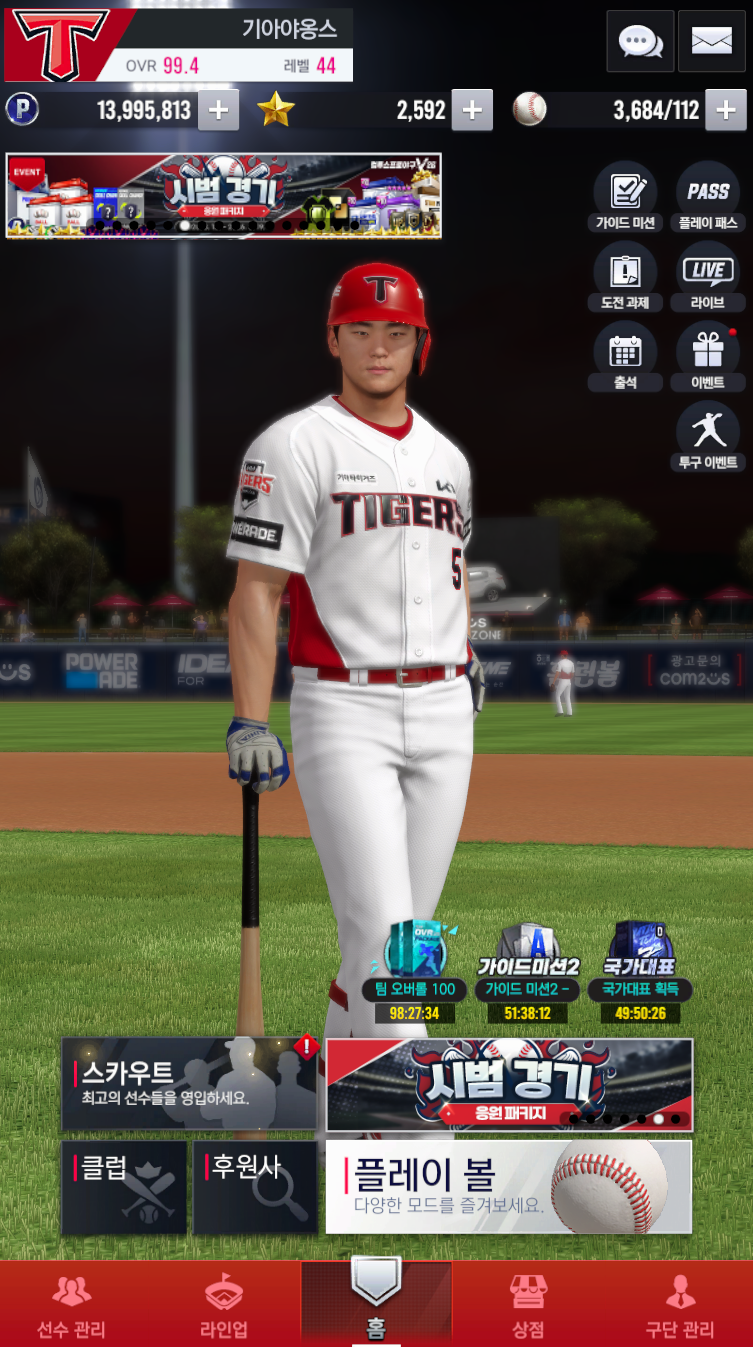753x1347 pixels.
Task: Open the 도전 과제 challenges icon
Action: [x=625, y=276]
